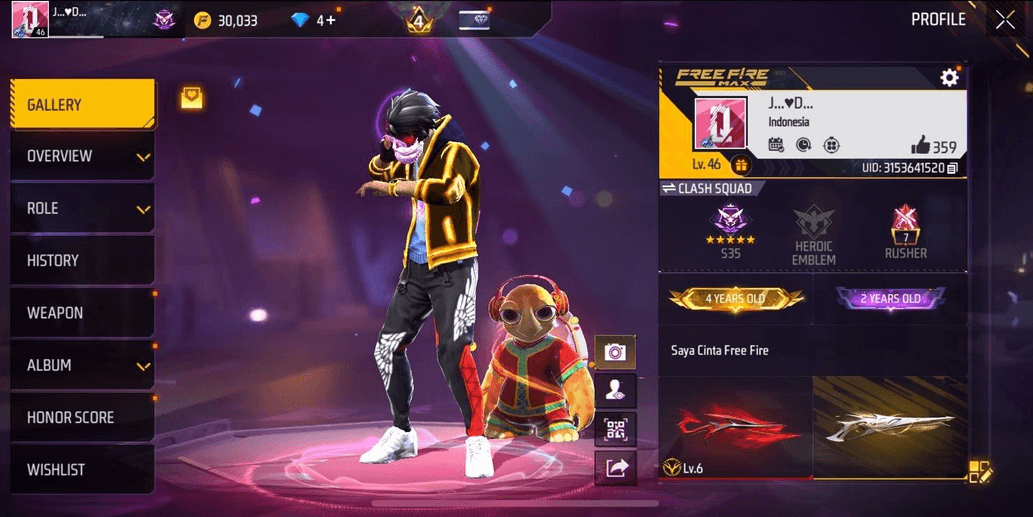Edit the profile showcase layout icon
The height and width of the screenshot is (517, 1033).
tap(979, 472)
